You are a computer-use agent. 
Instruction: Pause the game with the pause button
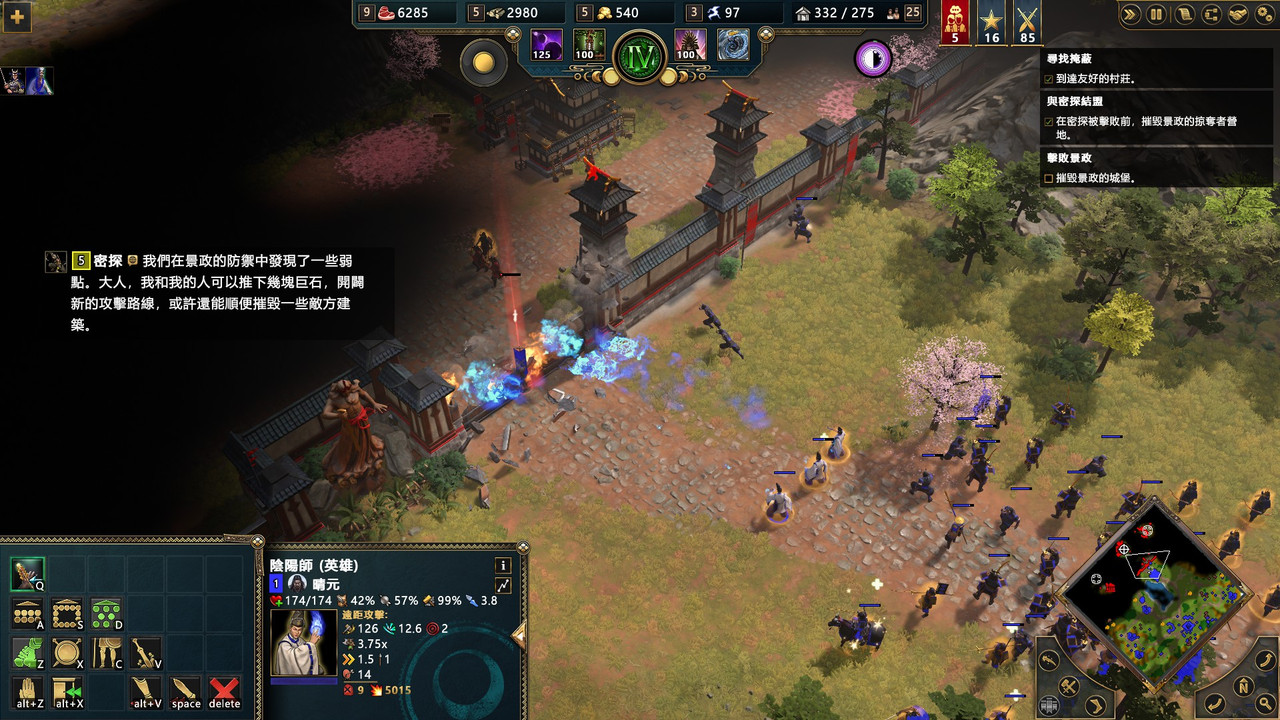point(1156,14)
